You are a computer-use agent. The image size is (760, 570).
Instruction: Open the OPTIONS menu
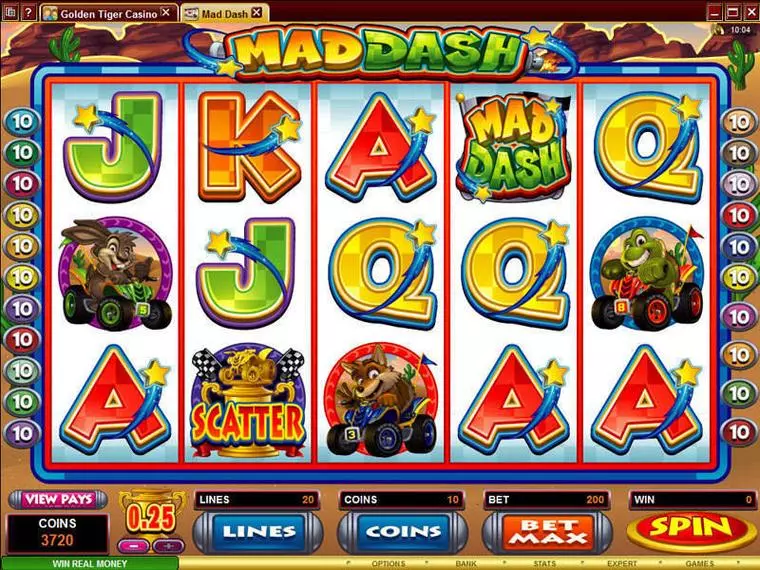point(389,563)
